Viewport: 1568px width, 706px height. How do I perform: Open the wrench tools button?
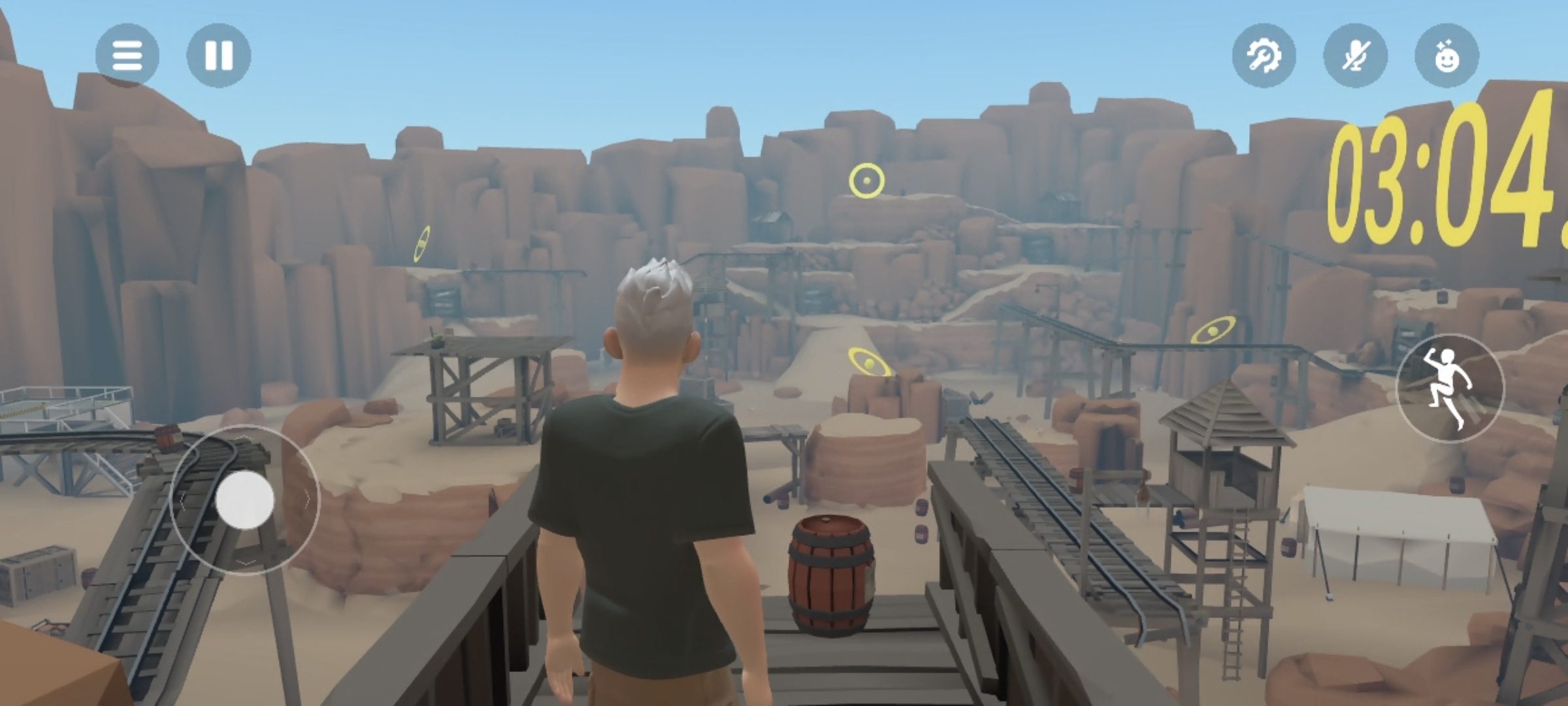pos(1264,56)
